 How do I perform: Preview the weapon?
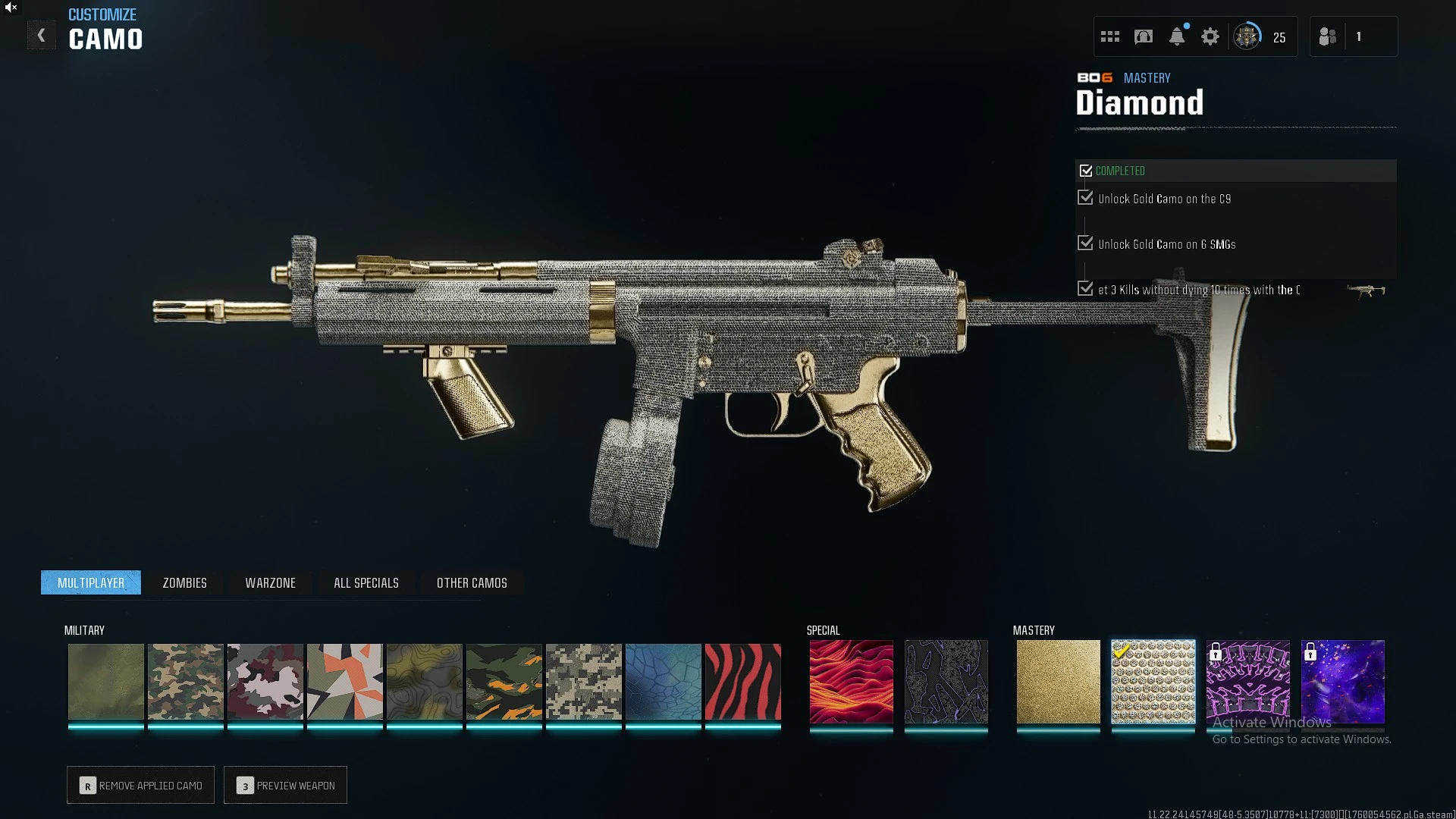tap(285, 785)
